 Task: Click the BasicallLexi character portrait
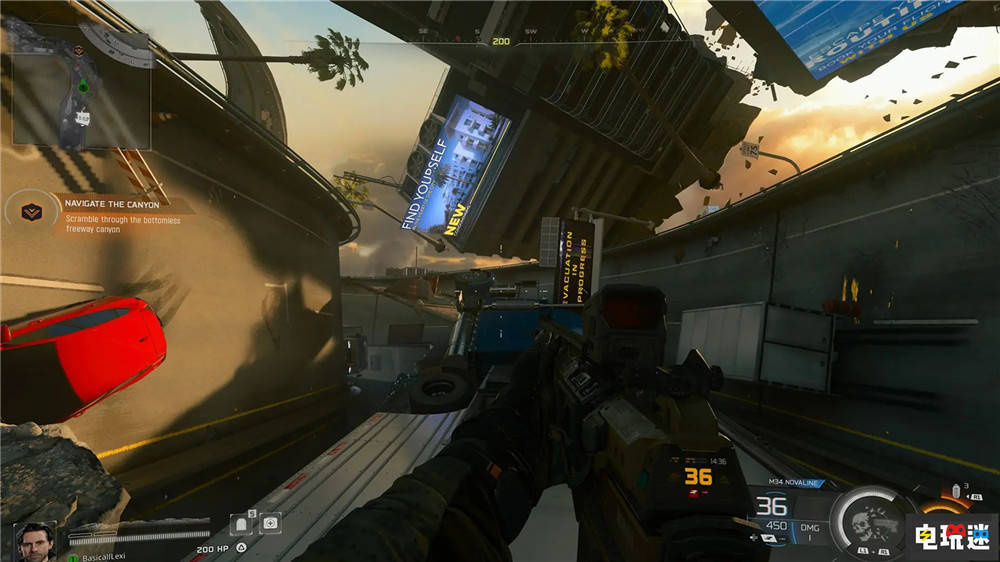tap(34, 541)
